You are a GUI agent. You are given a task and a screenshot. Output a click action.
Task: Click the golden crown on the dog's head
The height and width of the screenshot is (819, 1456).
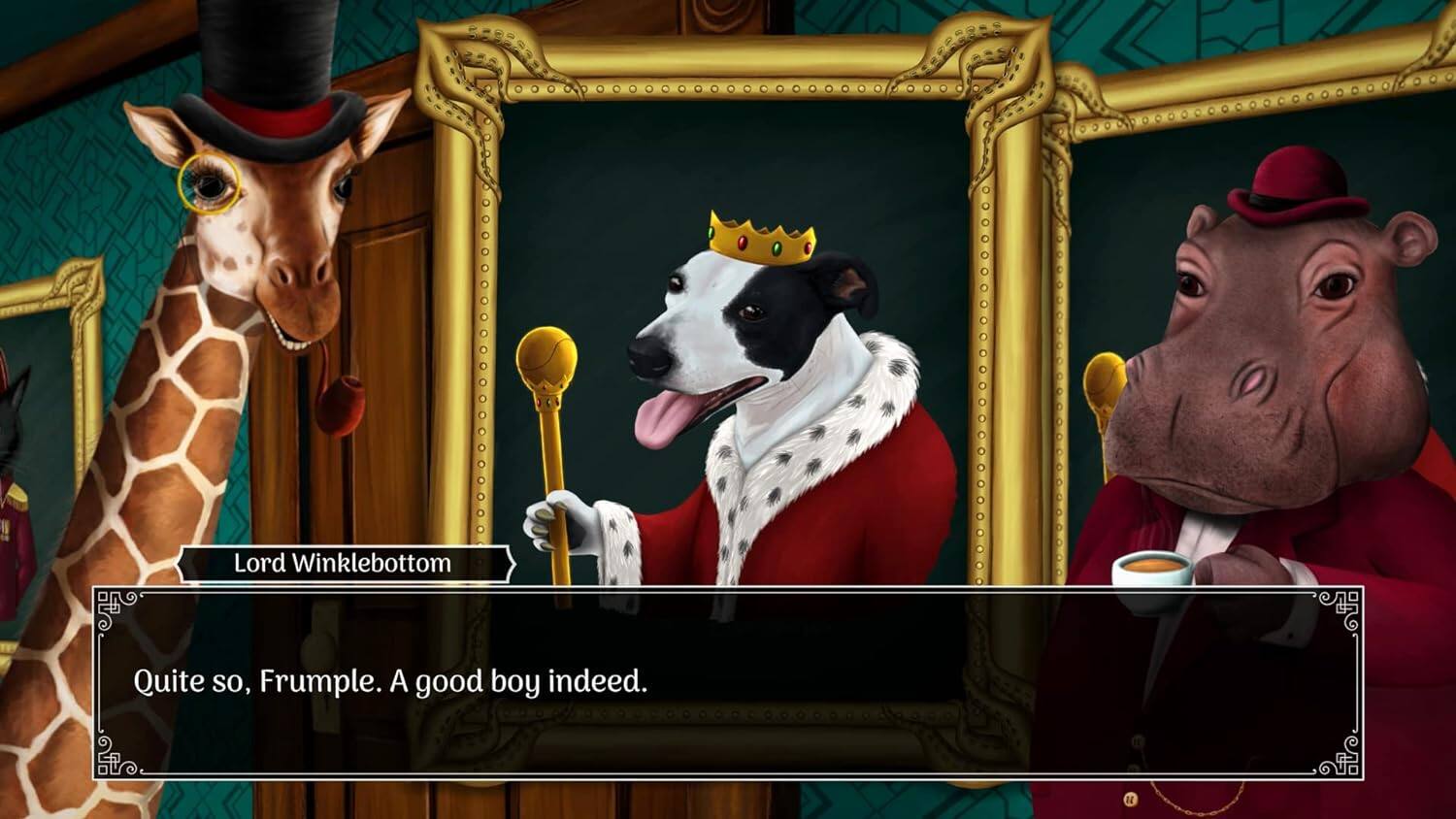point(759,236)
